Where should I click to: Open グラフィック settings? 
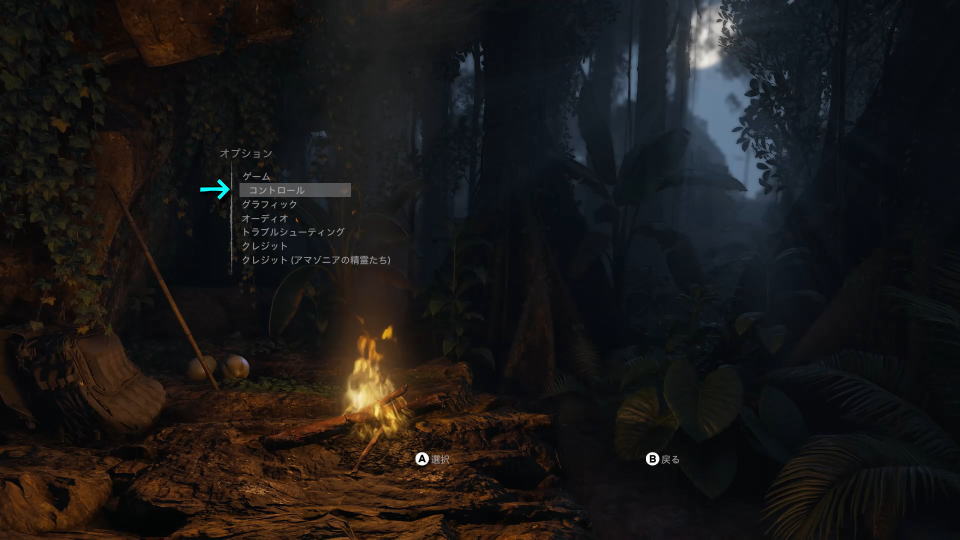coord(269,204)
